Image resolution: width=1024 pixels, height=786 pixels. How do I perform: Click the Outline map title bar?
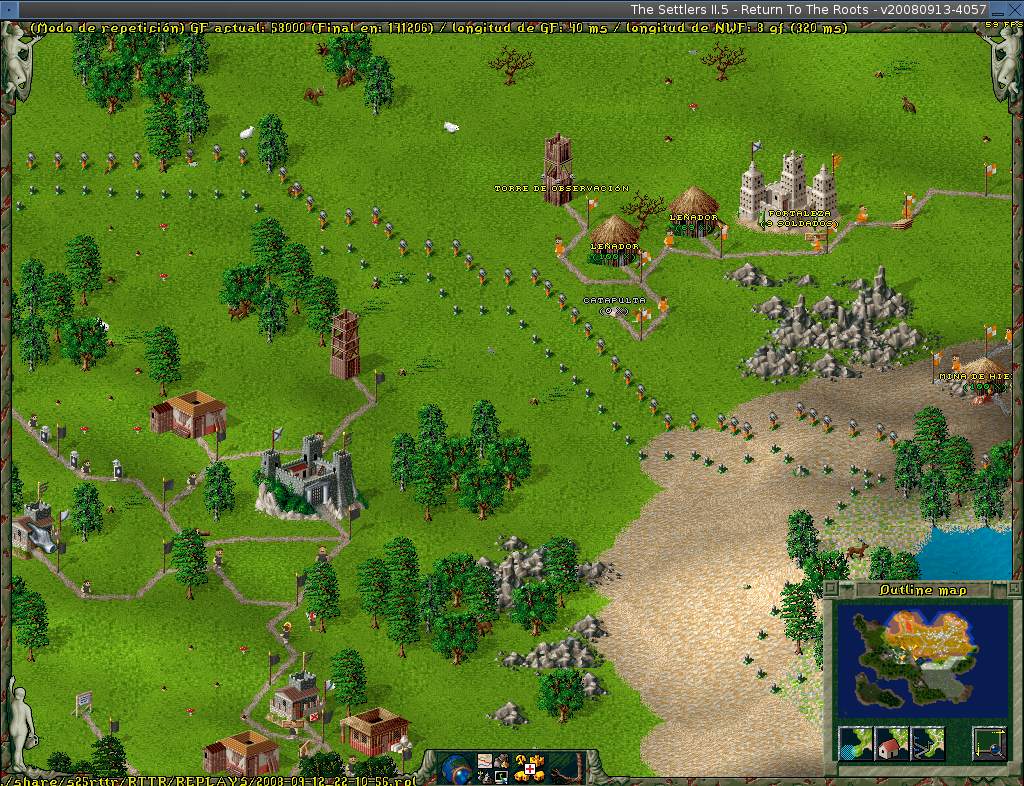coord(922,590)
